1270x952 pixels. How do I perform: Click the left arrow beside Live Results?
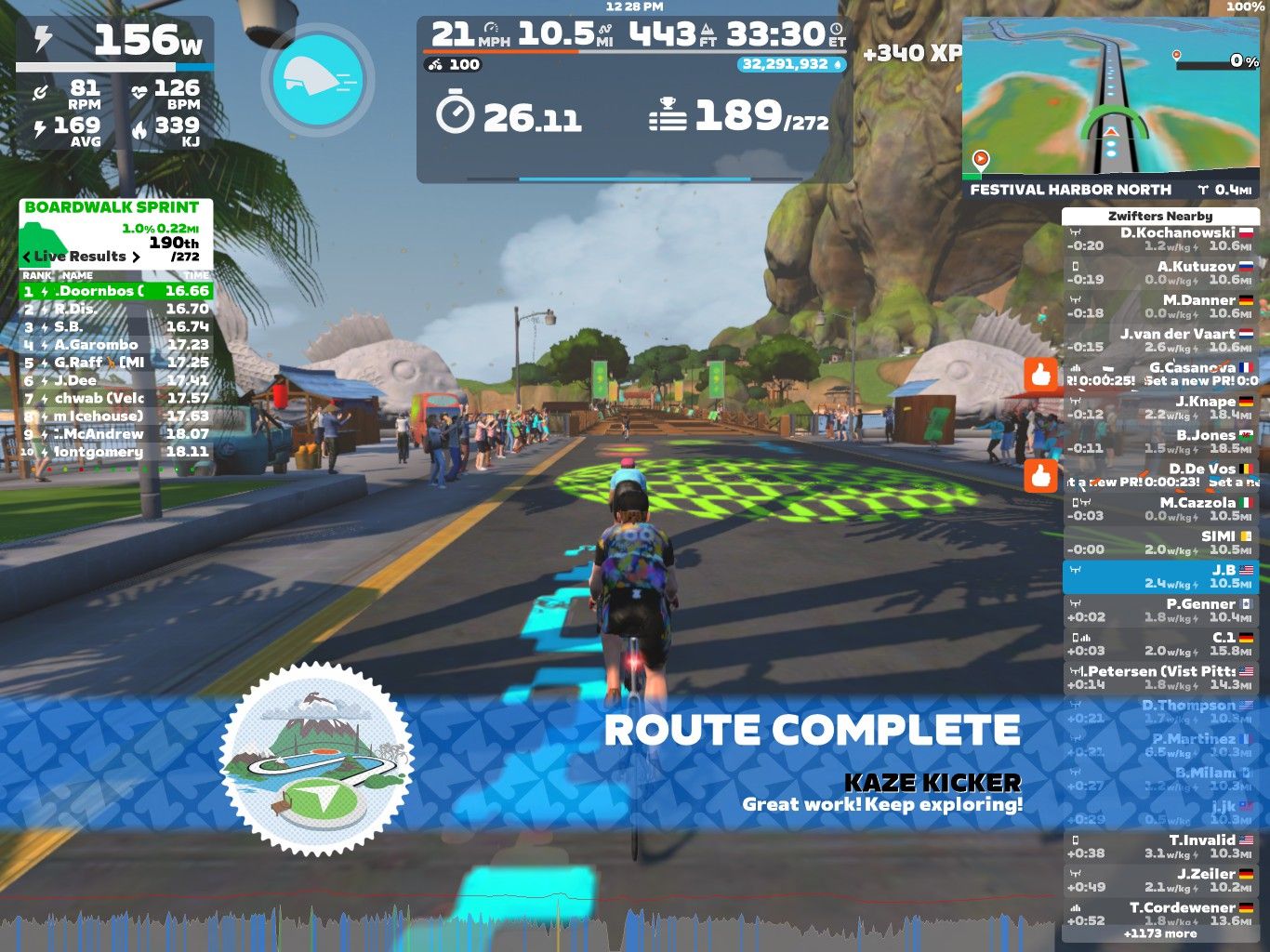tap(27, 257)
